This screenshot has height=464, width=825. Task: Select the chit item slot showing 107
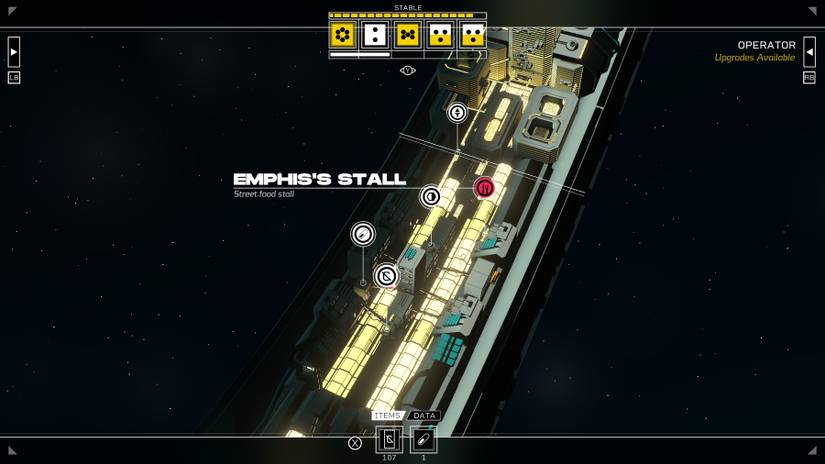coord(389,439)
